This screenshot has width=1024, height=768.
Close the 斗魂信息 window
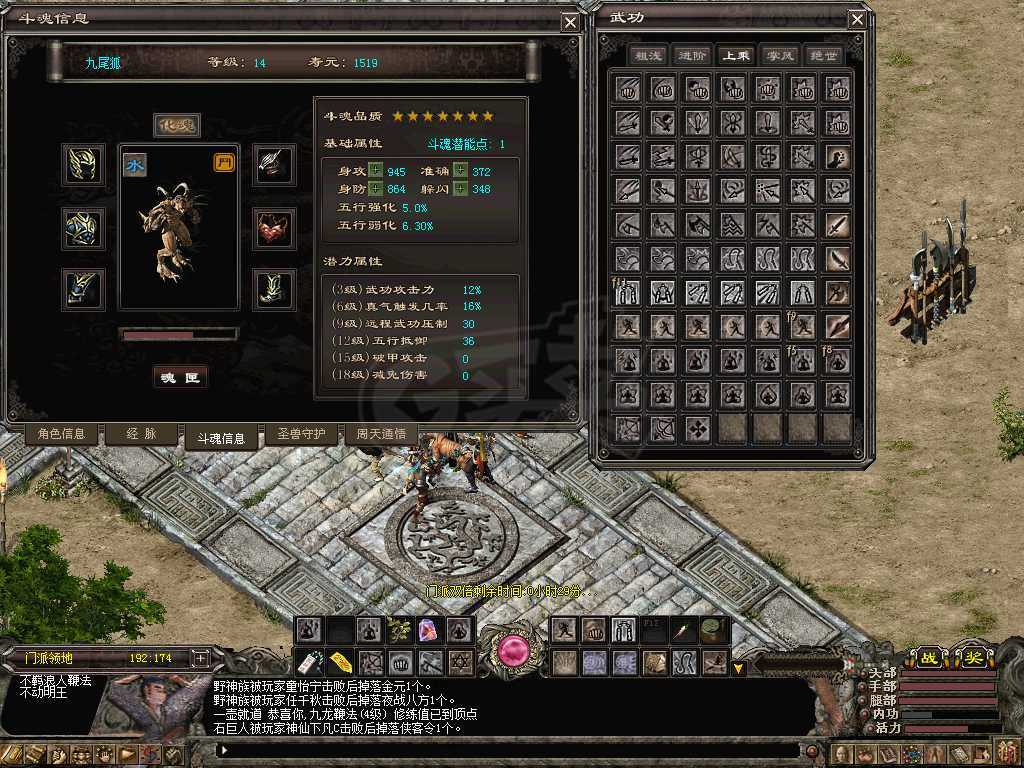point(569,22)
